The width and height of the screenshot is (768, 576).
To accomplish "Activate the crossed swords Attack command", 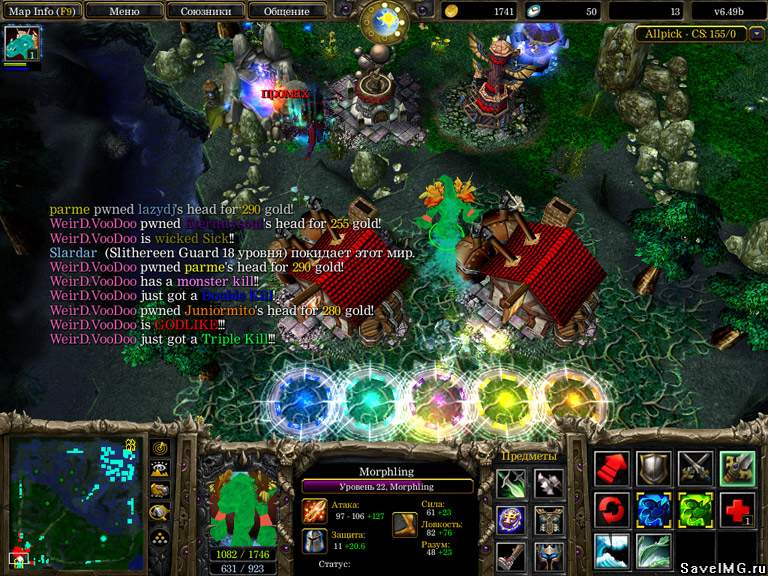I will 695,469.
